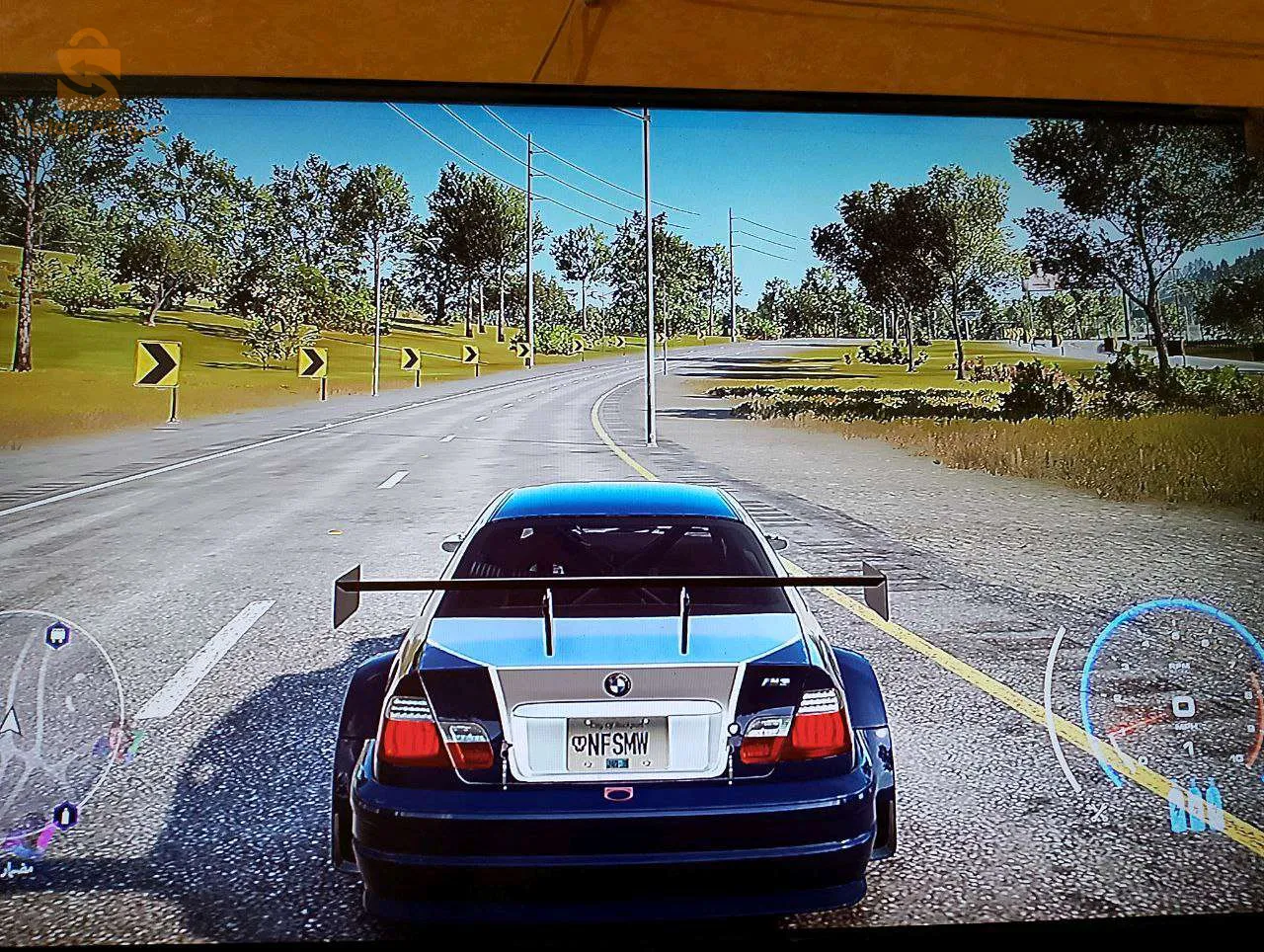This screenshot has width=1264, height=952.
Task: Click the player arrow on the minimap
Action: pyautogui.click(x=11, y=720)
